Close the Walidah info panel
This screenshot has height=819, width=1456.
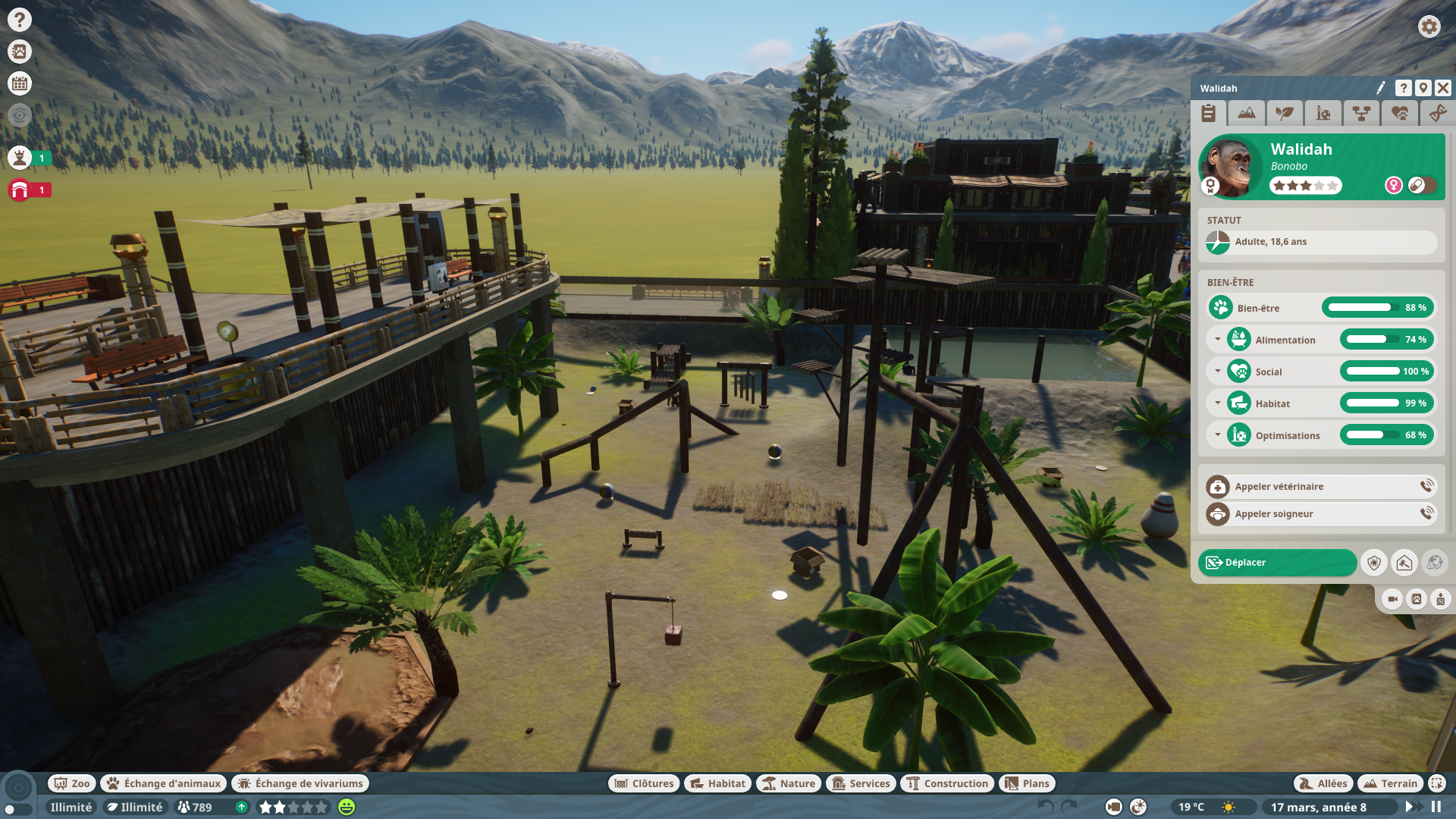coord(1442,89)
